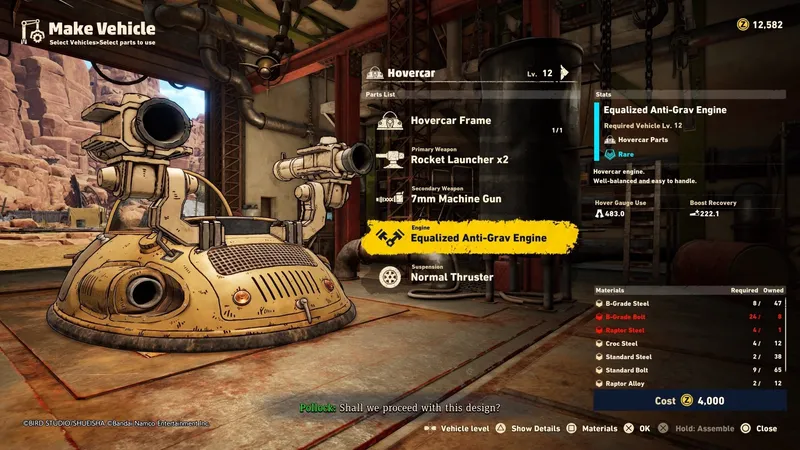Image resolution: width=800 pixels, height=450 pixels.
Task: Select the B-Grade Steel material row
Action: [x=690, y=300]
